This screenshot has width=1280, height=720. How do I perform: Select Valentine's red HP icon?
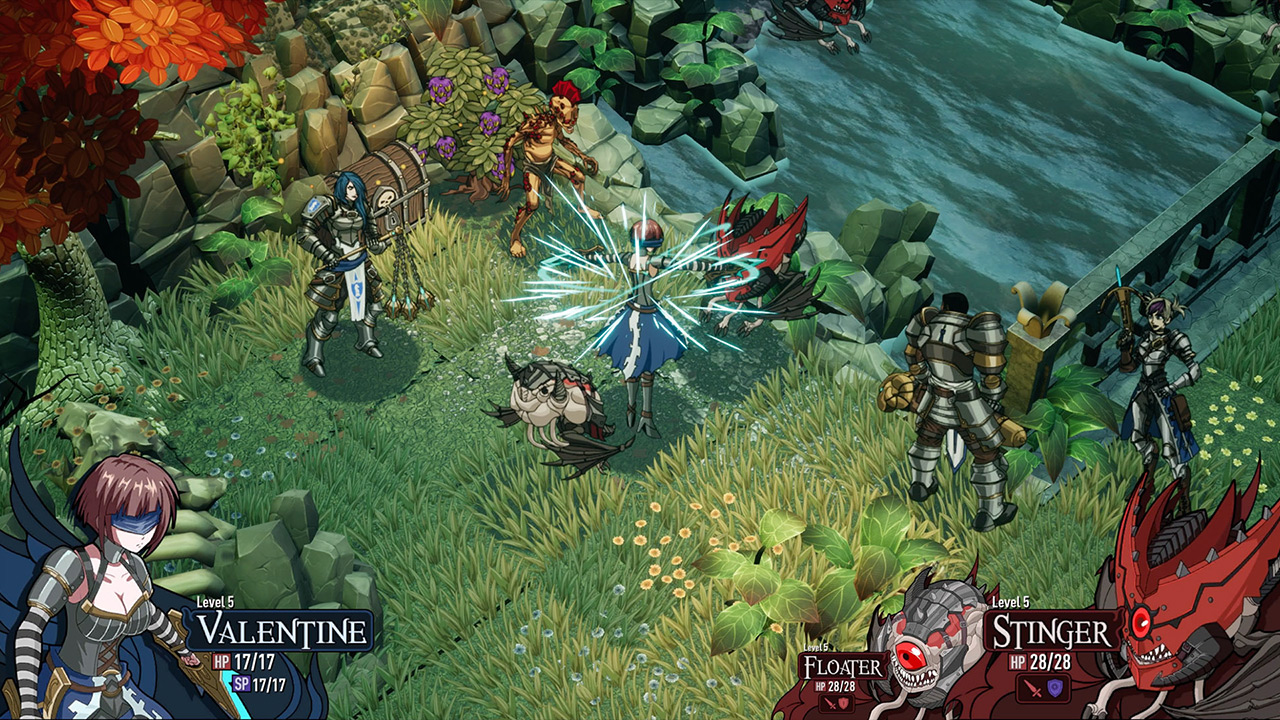[x=222, y=660]
